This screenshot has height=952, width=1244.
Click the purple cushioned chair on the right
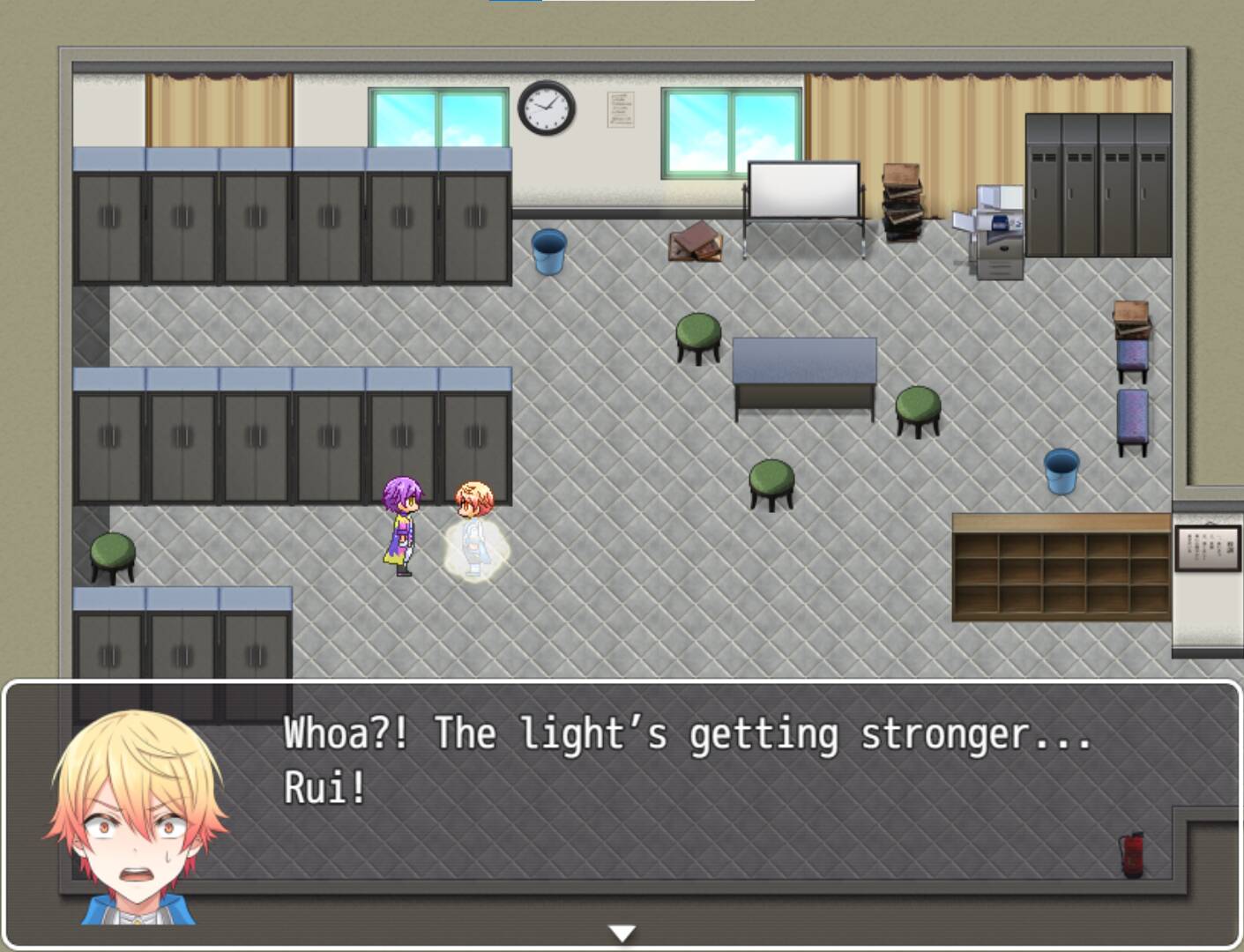[1134, 414]
